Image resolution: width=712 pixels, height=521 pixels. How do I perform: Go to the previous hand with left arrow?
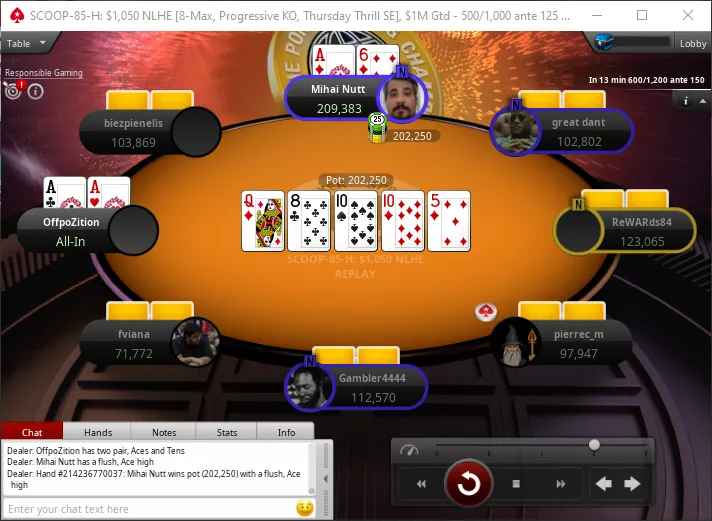(x=604, y=484)
